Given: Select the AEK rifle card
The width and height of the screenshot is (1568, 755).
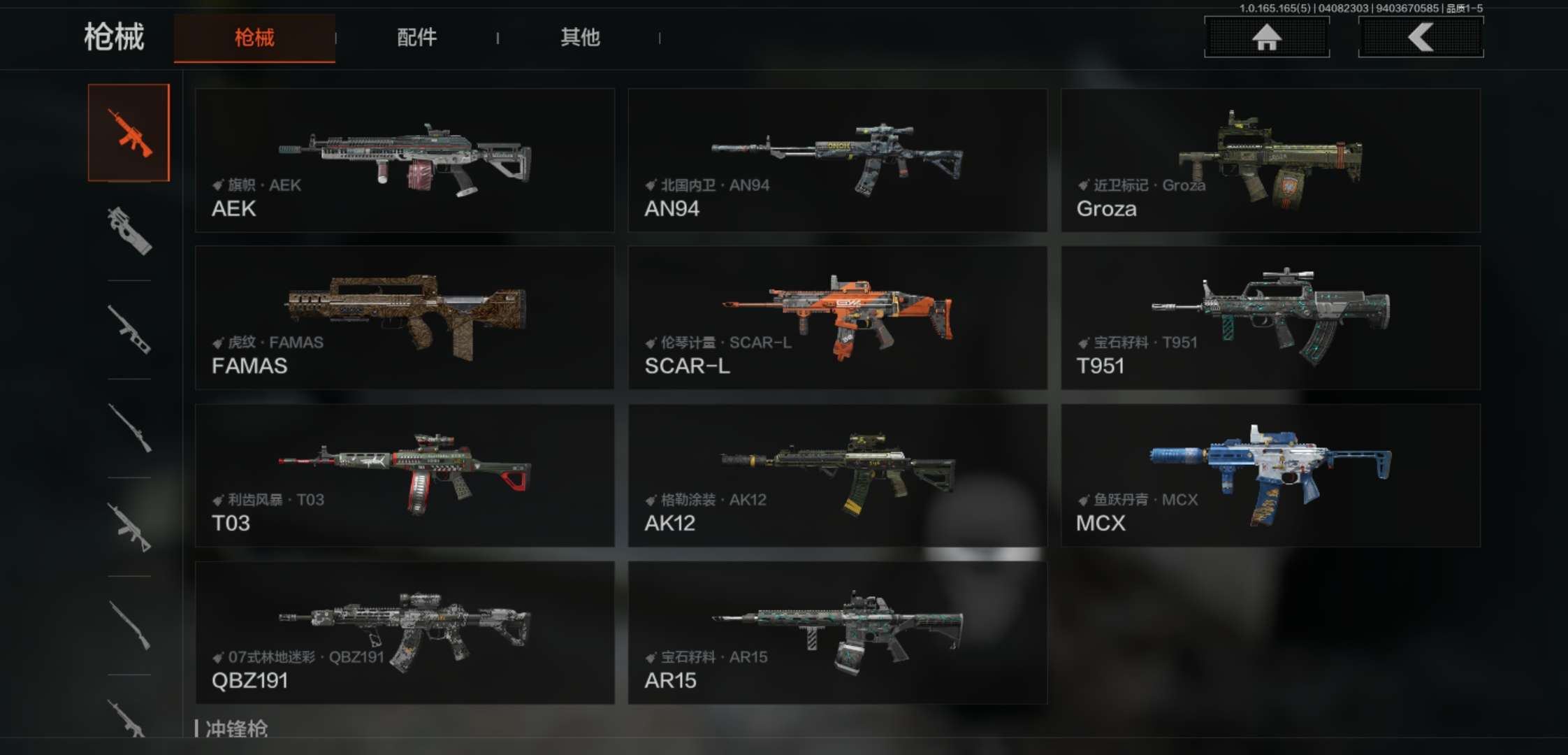Looking at the screenshot, I should click(405, 160).
